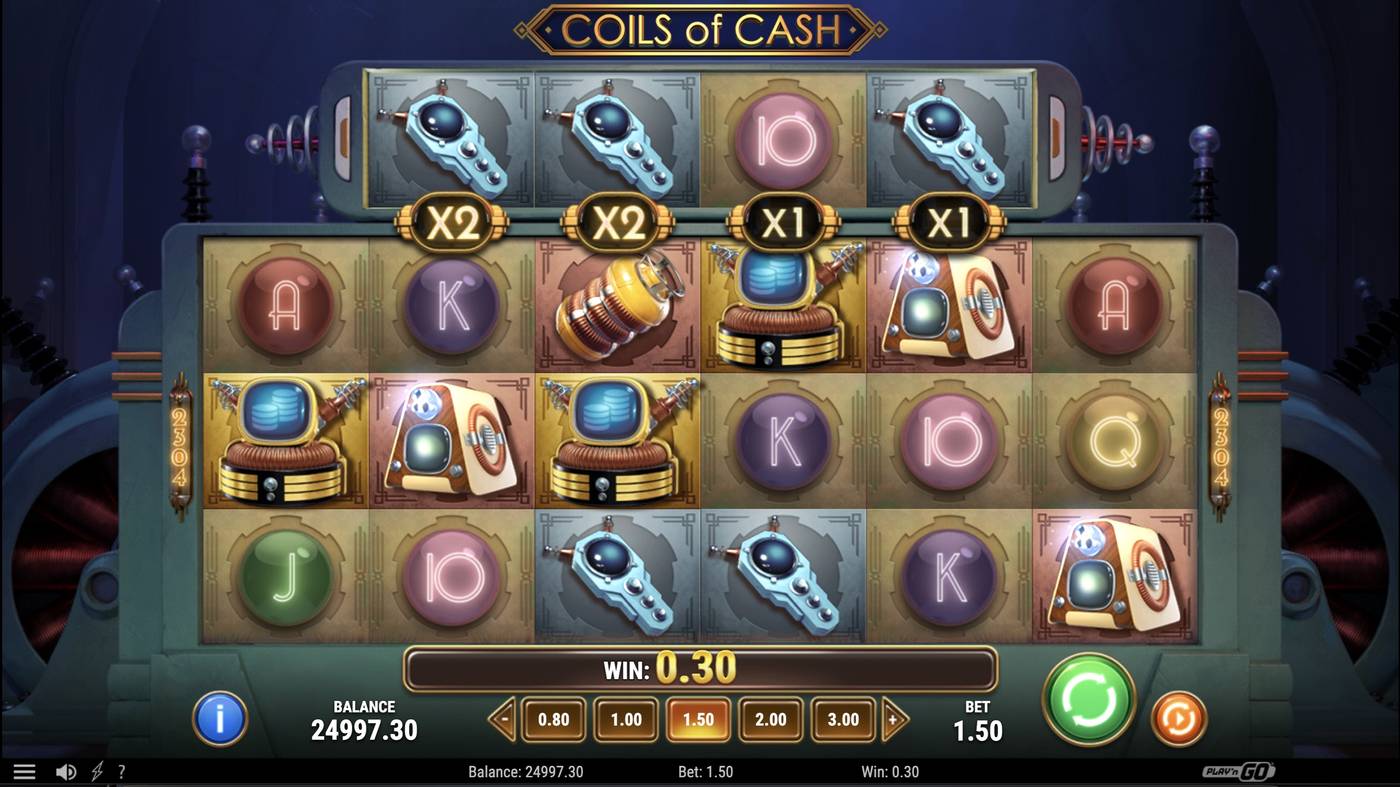
Task: Decrease bet with the left arrow
Action: click(505, 718)
